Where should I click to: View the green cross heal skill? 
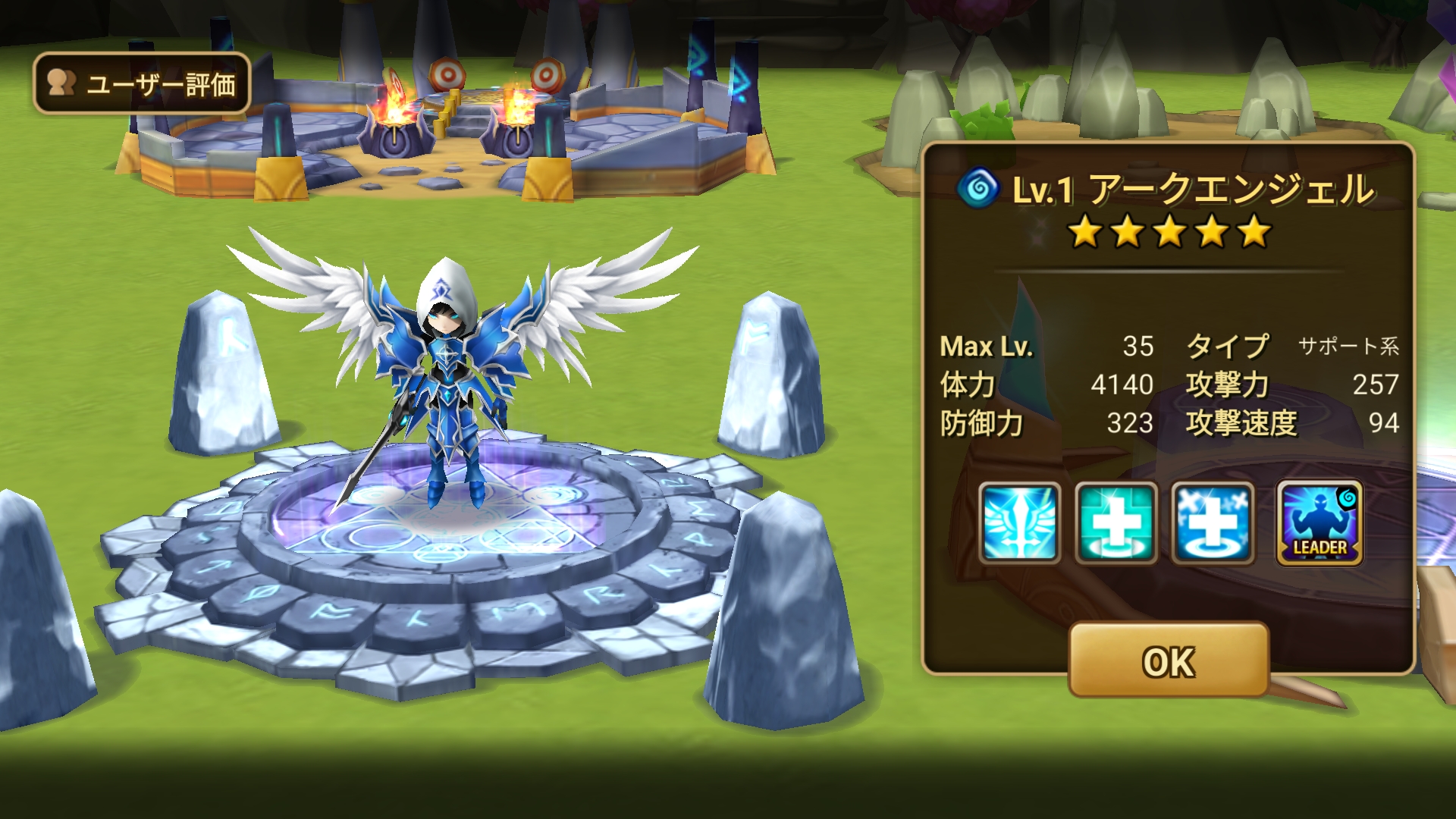1116,523
